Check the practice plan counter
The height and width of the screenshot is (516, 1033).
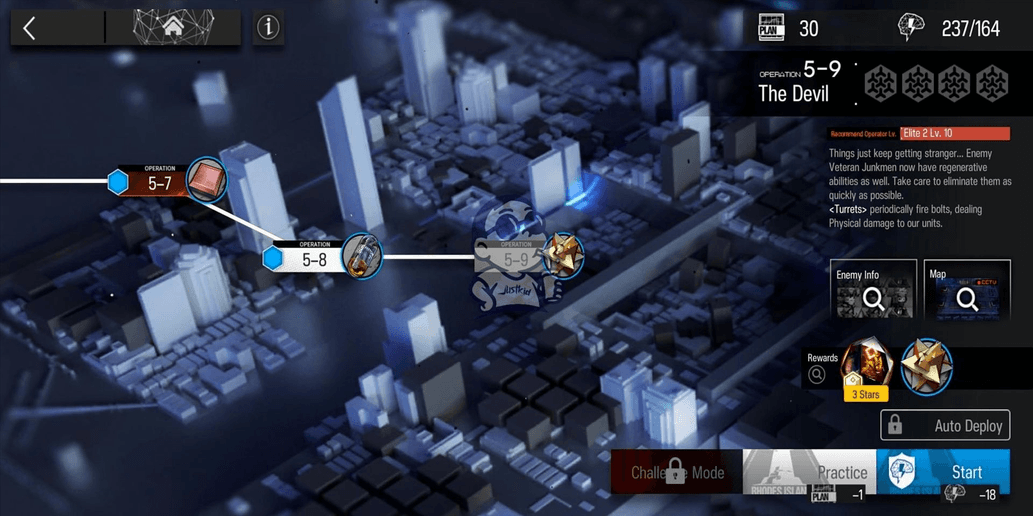point(790,28)
